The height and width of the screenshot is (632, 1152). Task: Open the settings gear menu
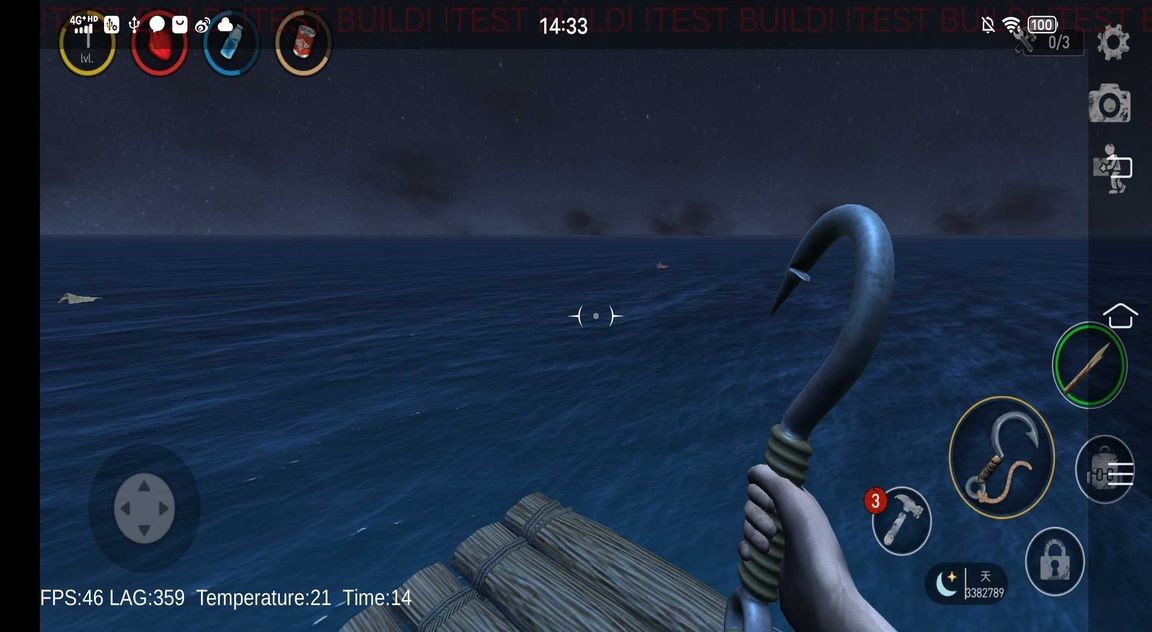[1113, 43]
